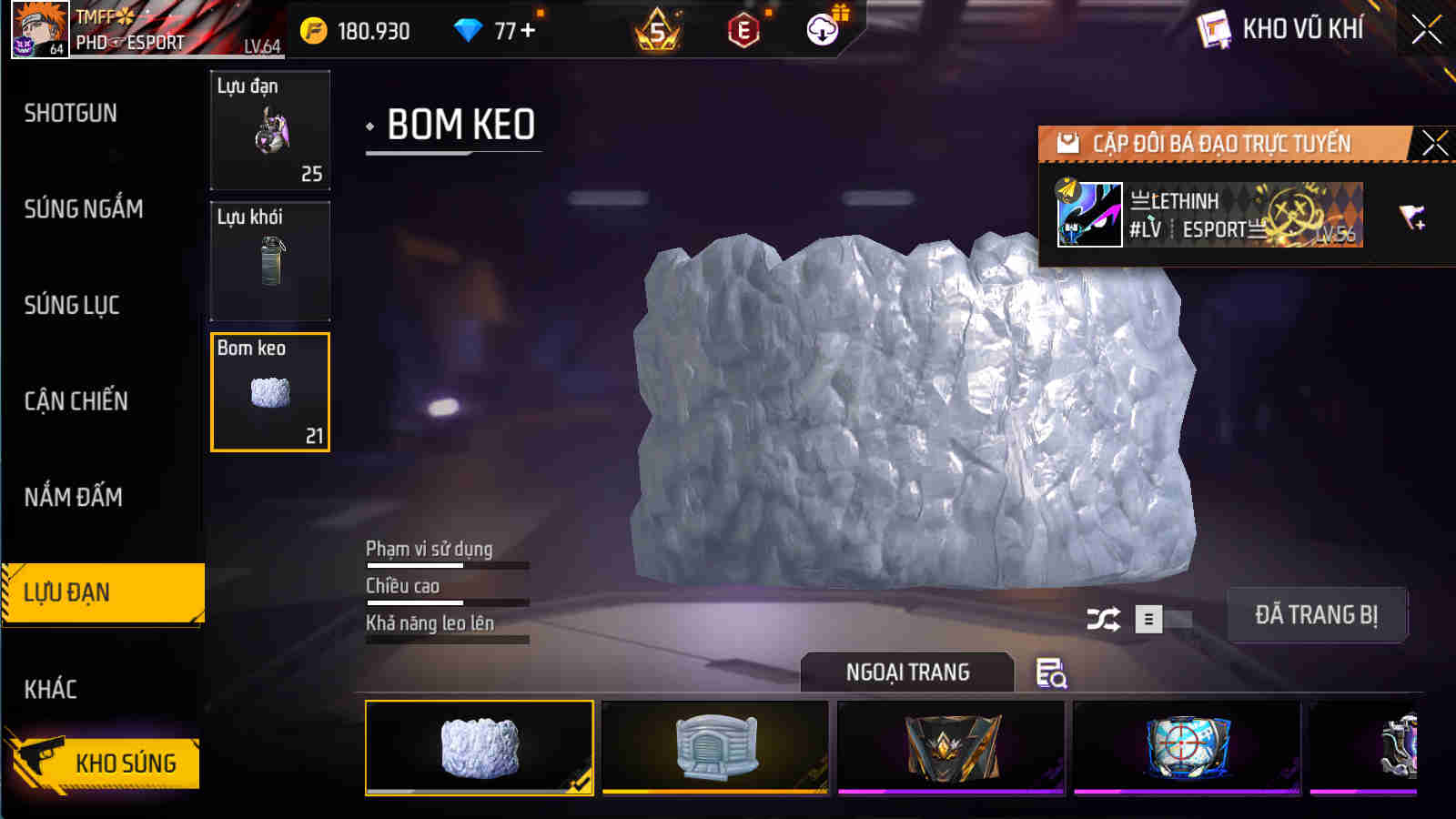Image resolution: width=1456 pixels, height=819 pixels.
Task: Switch to the NGOẠI TRANG tab
Action: 906,673
